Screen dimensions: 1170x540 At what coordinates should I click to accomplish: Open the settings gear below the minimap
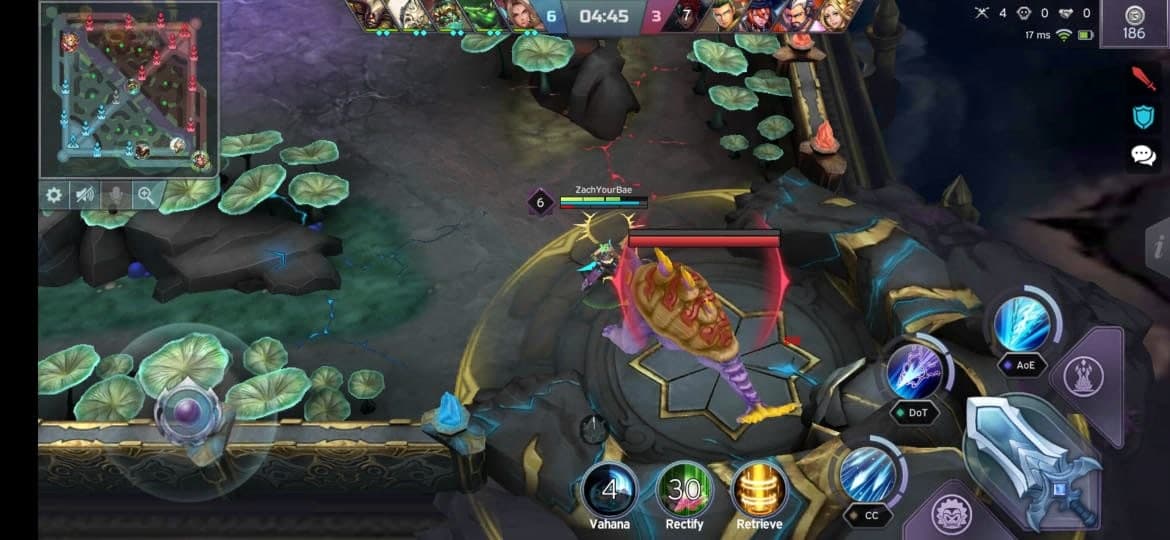(54, 196)
